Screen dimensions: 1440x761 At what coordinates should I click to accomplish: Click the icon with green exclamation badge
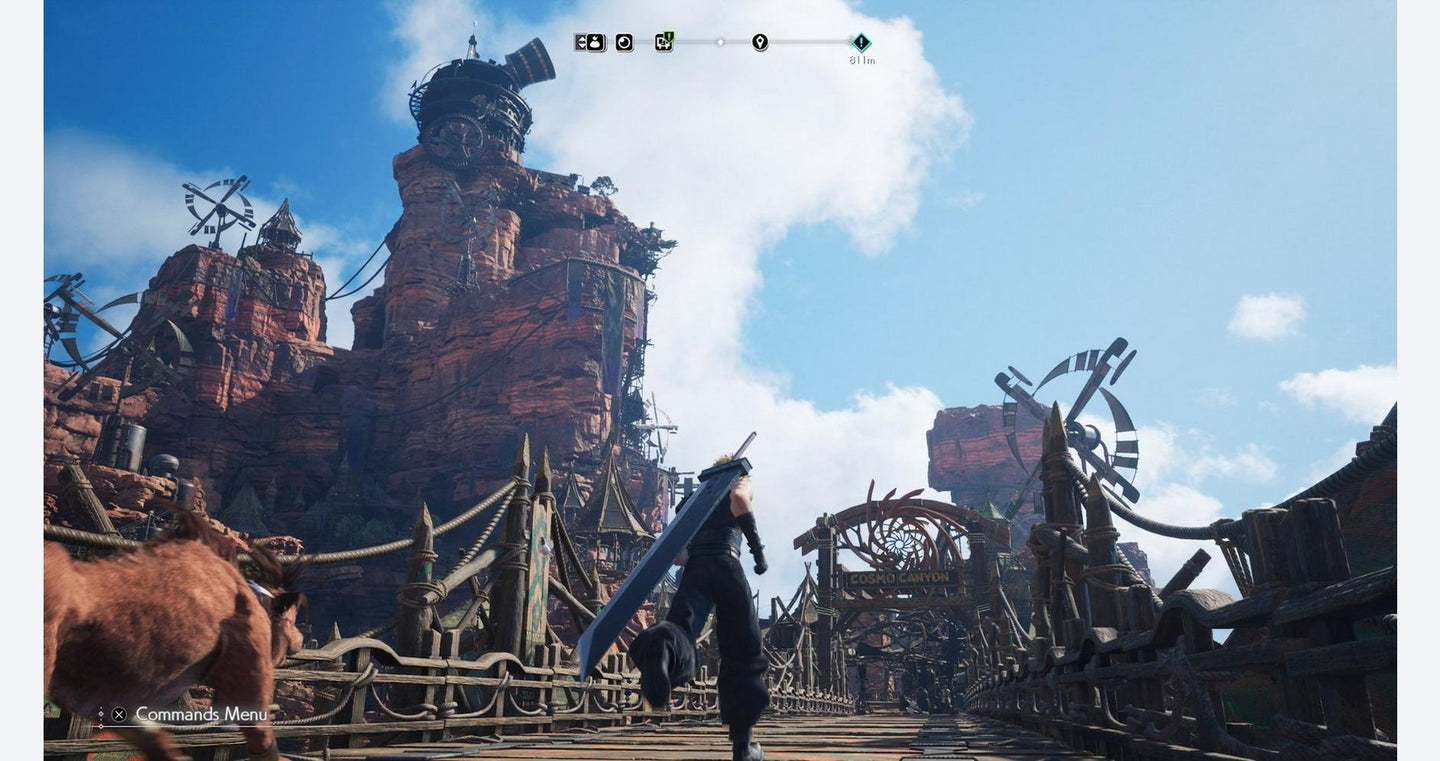point(664,42)
